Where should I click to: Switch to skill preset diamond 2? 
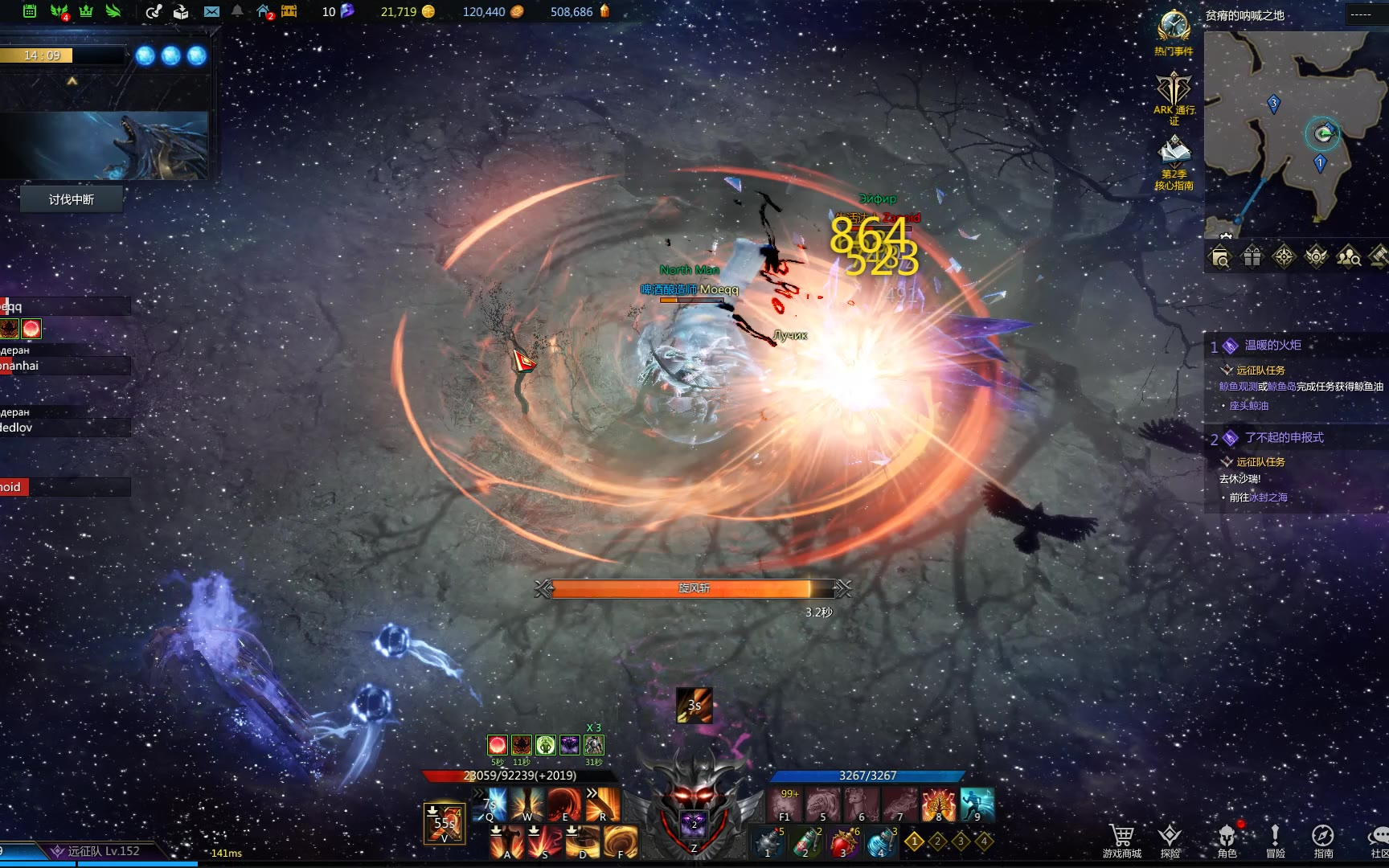coord(937,841)
